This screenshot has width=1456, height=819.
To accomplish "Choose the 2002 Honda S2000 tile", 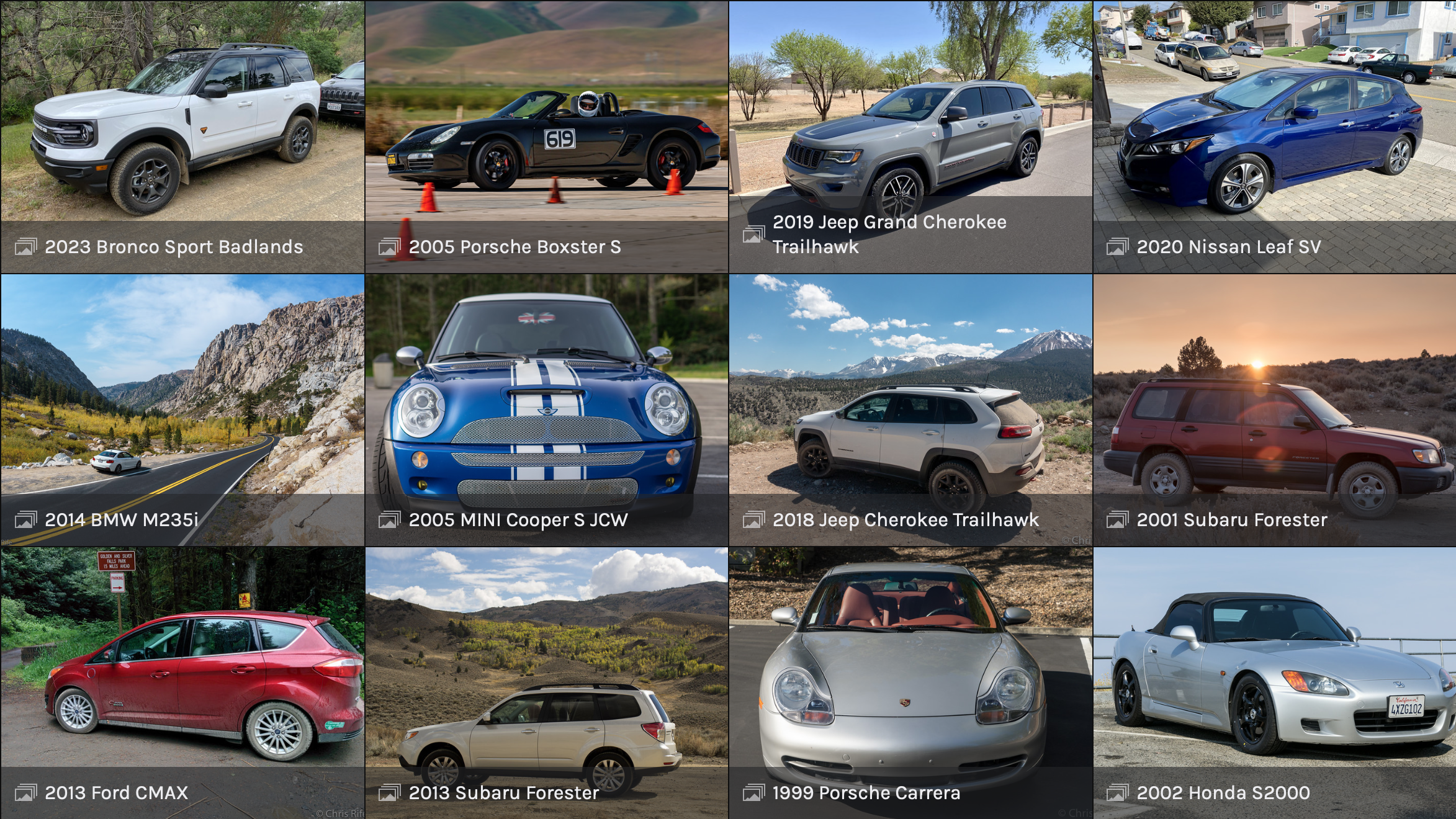I will pyautogui.click(x=1274, y=682).
